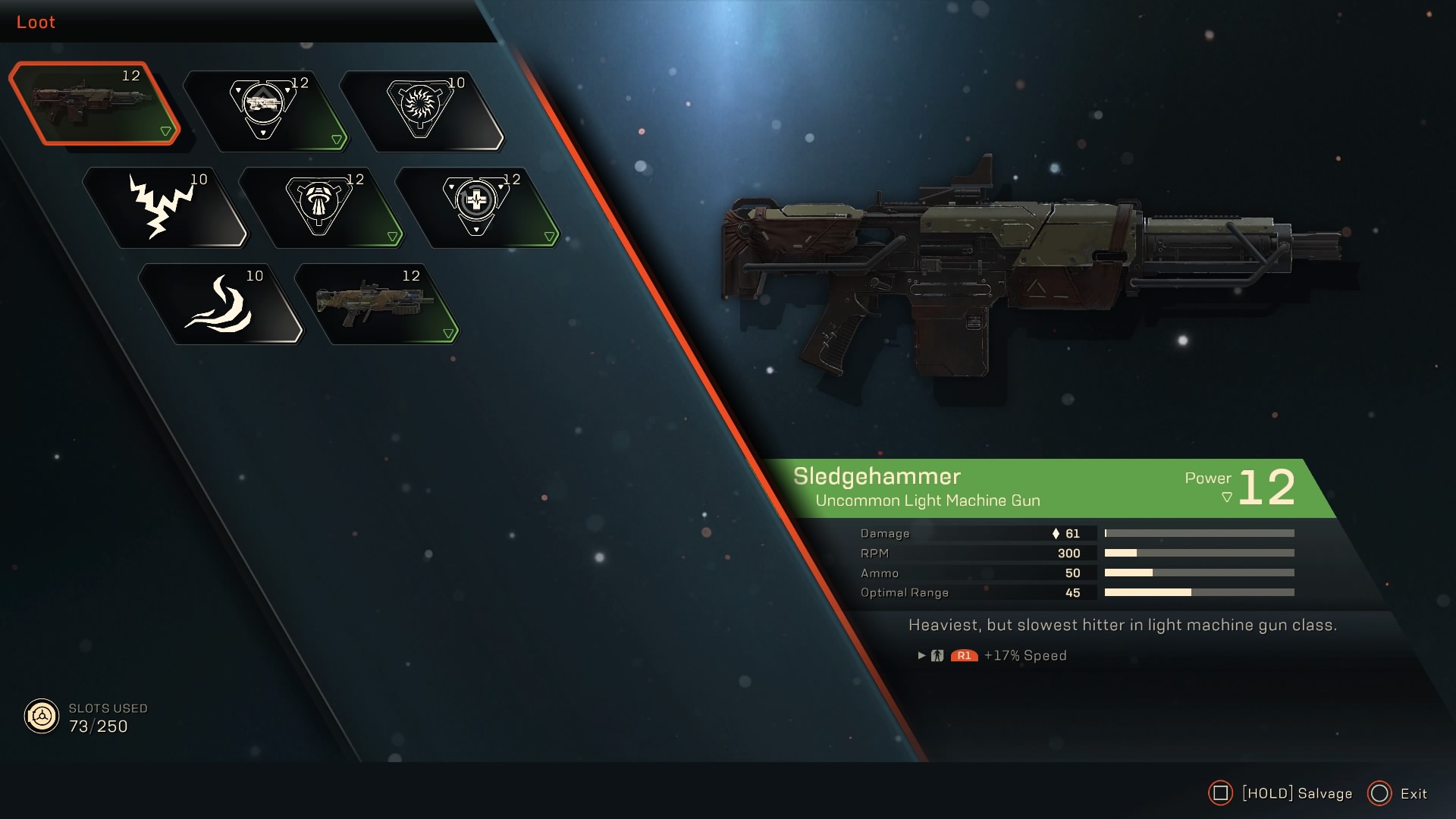Screen dimensions: 1456x819
Task: Expand the +17% Speed inscription line
Action: [921, 655]
